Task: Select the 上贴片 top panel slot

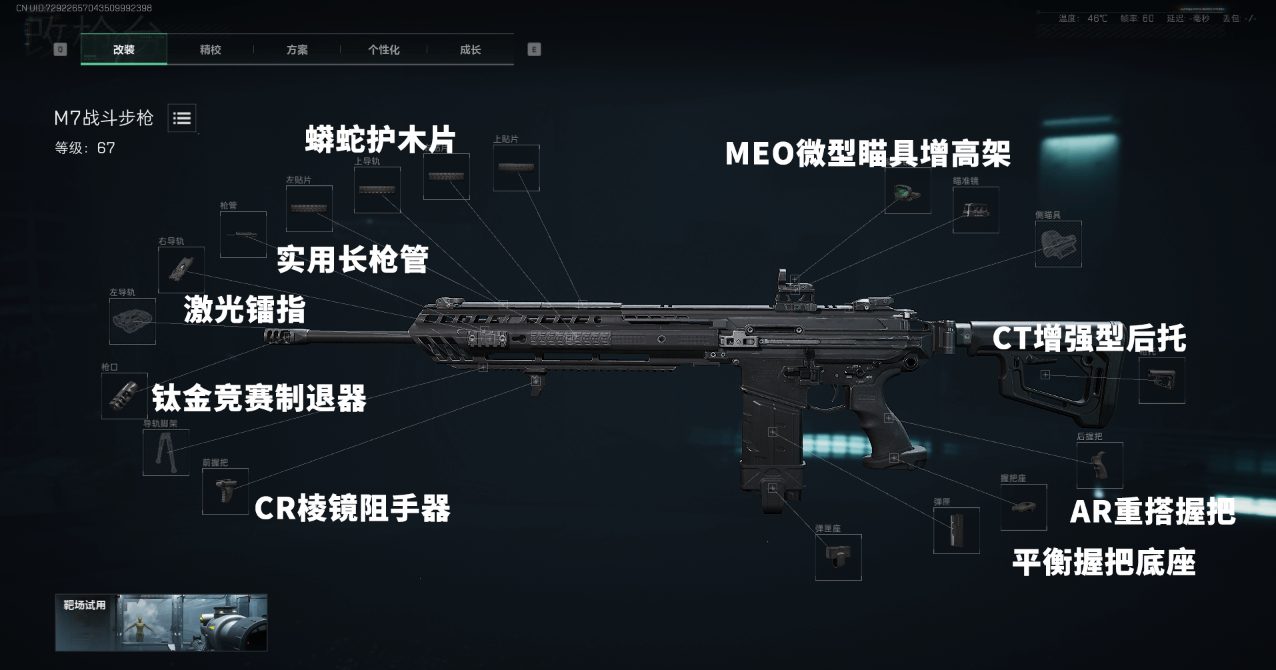Action: (516, 168)
